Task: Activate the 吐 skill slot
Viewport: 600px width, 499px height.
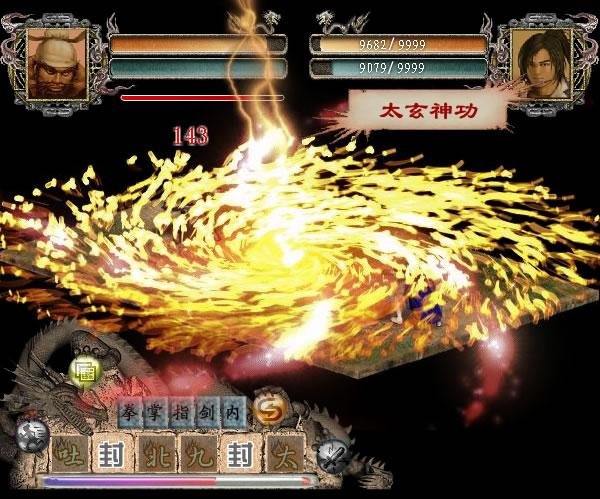Action: pyautogui.click(x=67, y=455)
